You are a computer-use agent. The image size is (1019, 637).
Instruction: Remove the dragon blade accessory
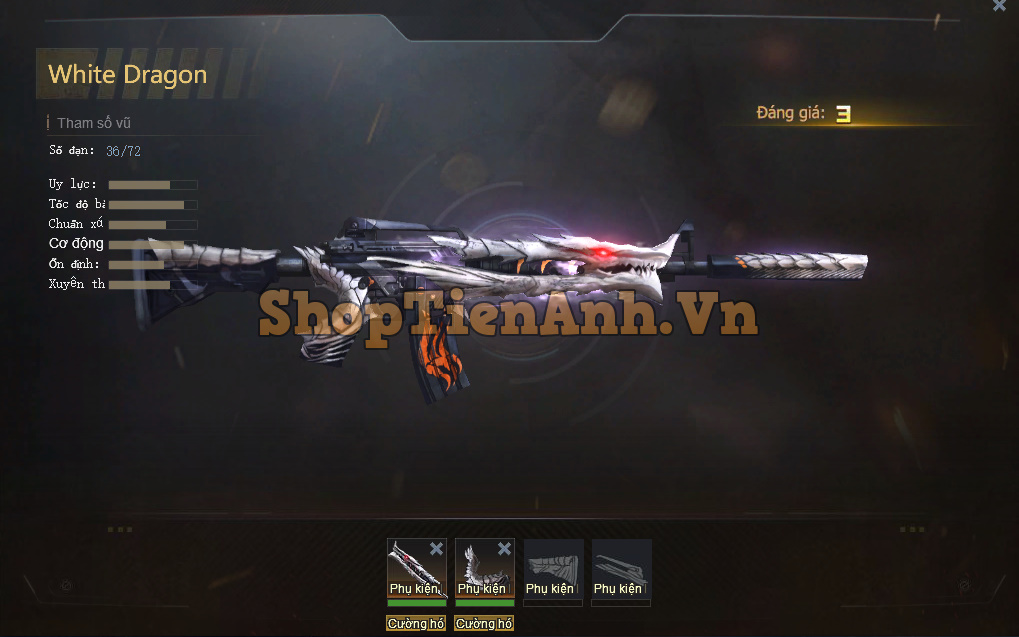tap(436, 548)
